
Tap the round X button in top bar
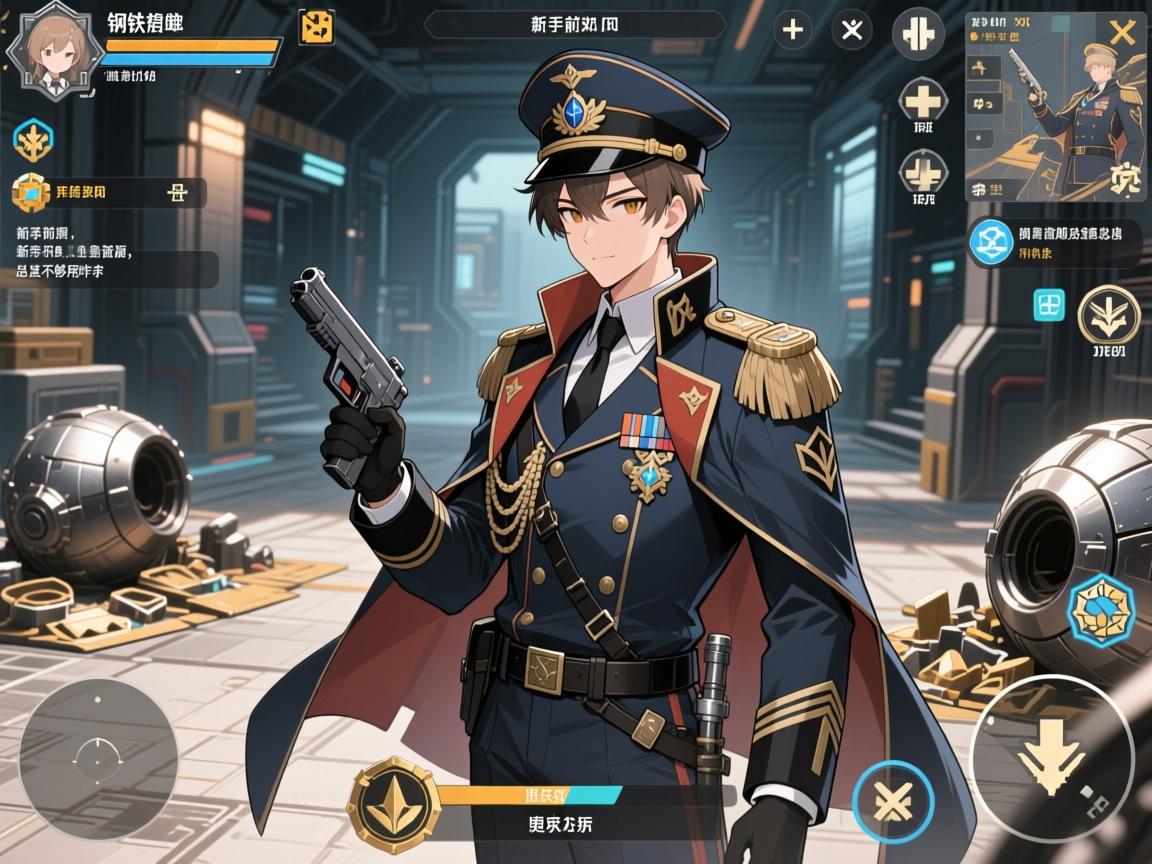pyautogui.click(x=851, y=30)
